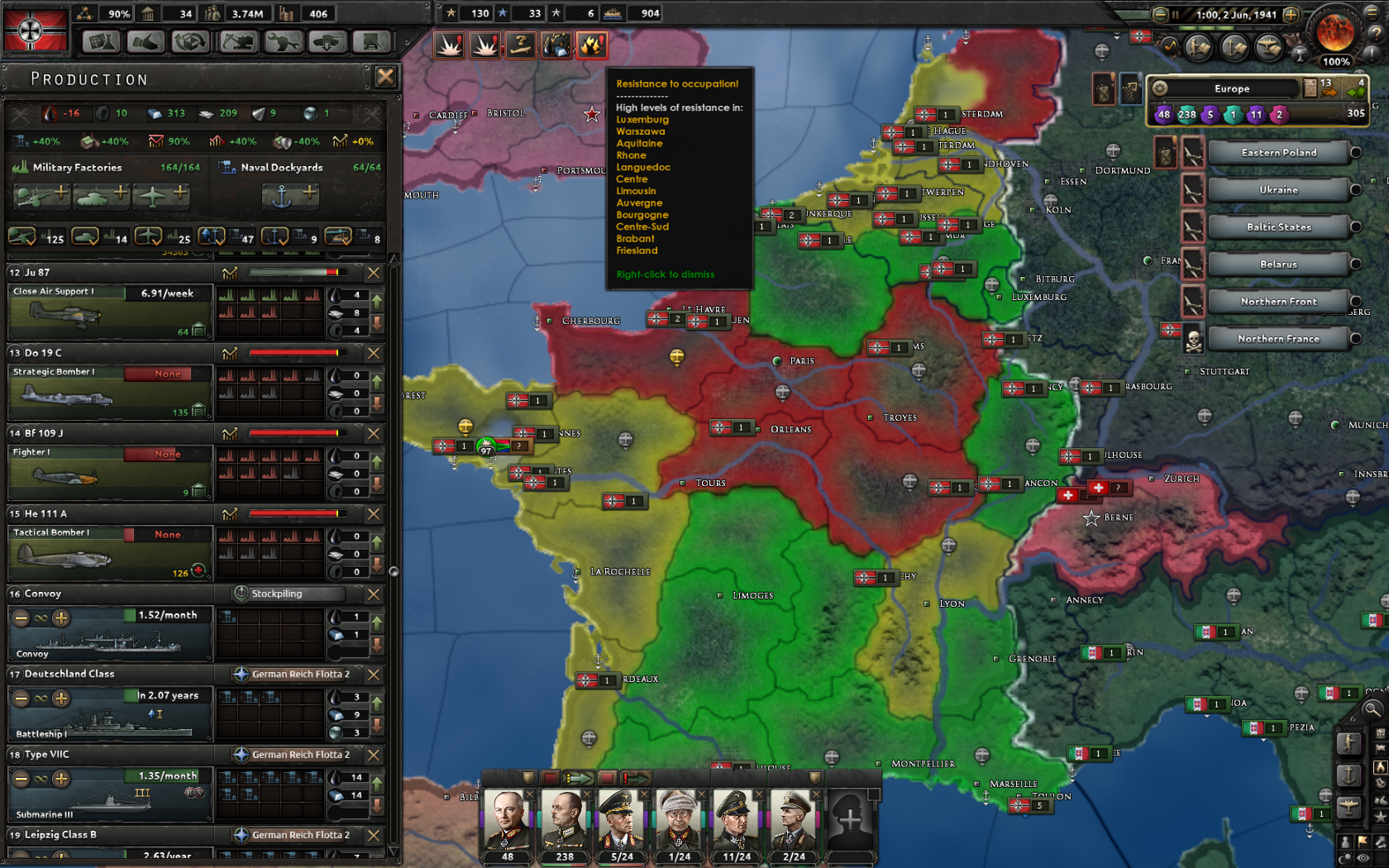Select the 5/24 general portrait at the bottom
Image resolution: width=1389 pixels, height=868 pixels.
coord(621,823)
